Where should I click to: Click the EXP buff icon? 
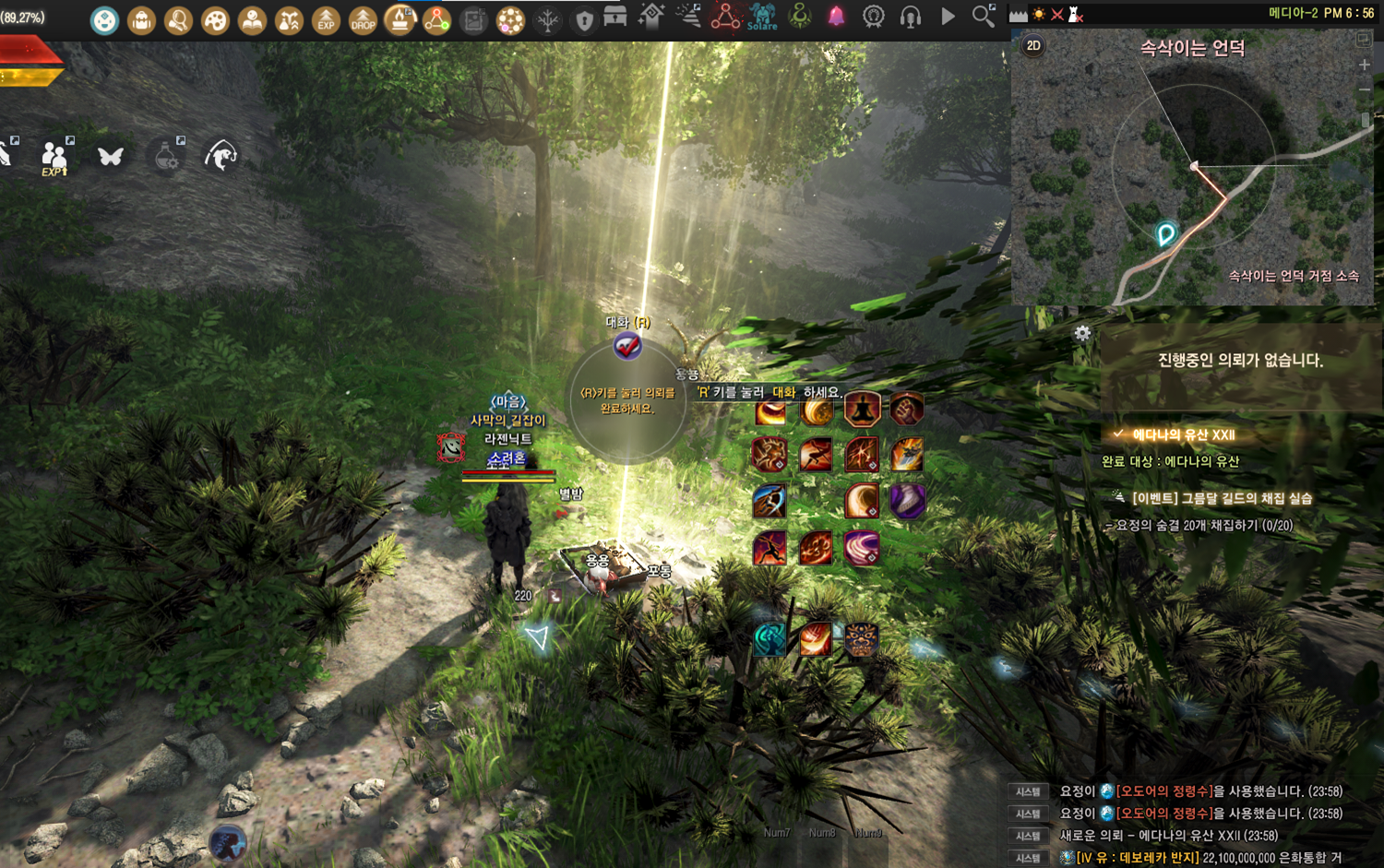(x=326, y=19)
